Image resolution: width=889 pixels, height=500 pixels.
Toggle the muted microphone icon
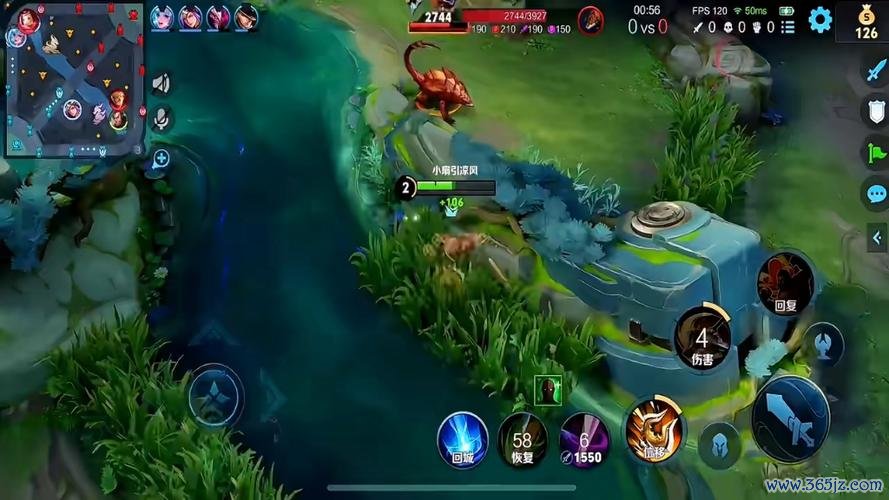coord(160,119)
